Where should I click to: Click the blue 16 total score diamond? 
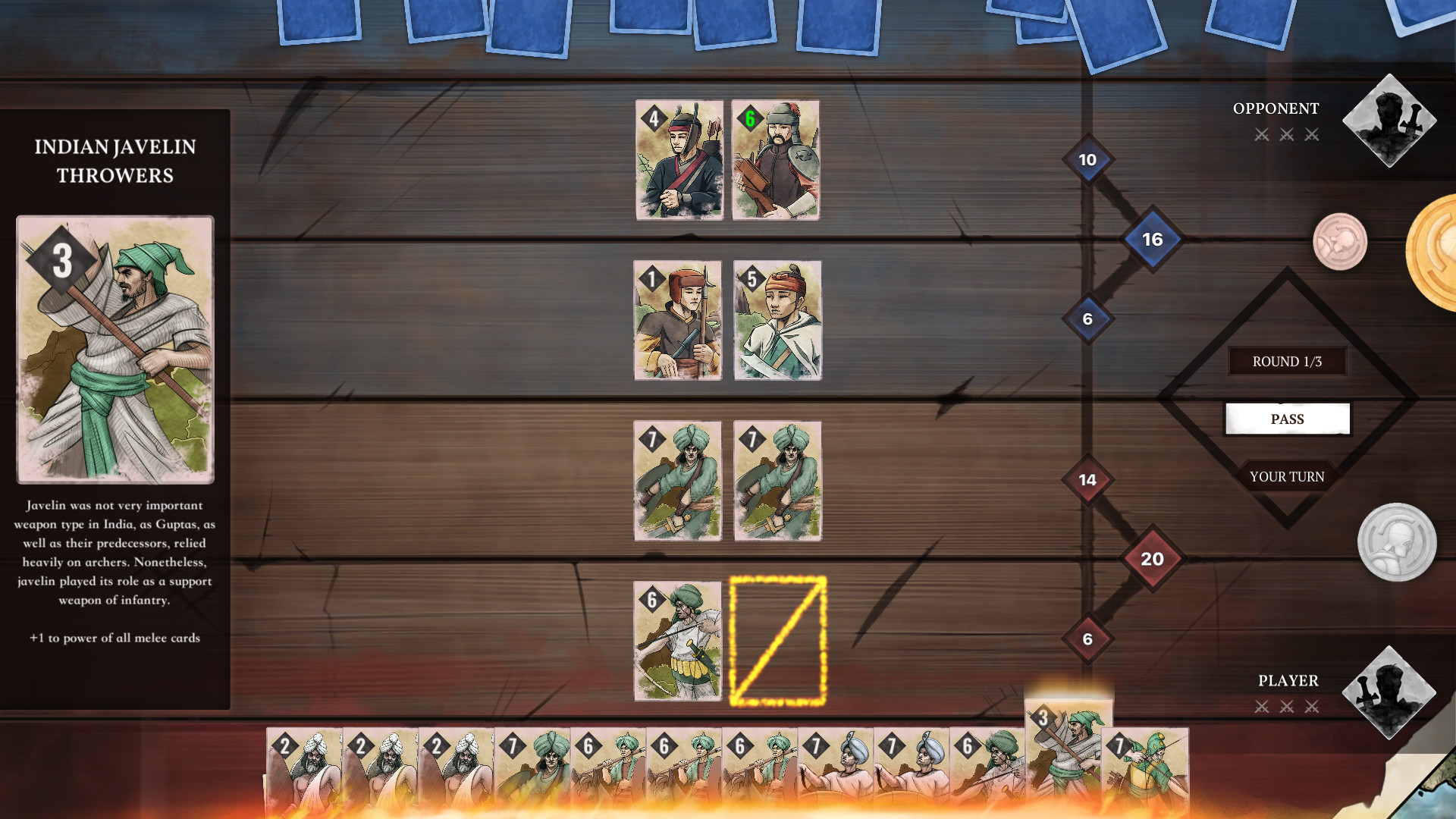tap(1153, 239)
